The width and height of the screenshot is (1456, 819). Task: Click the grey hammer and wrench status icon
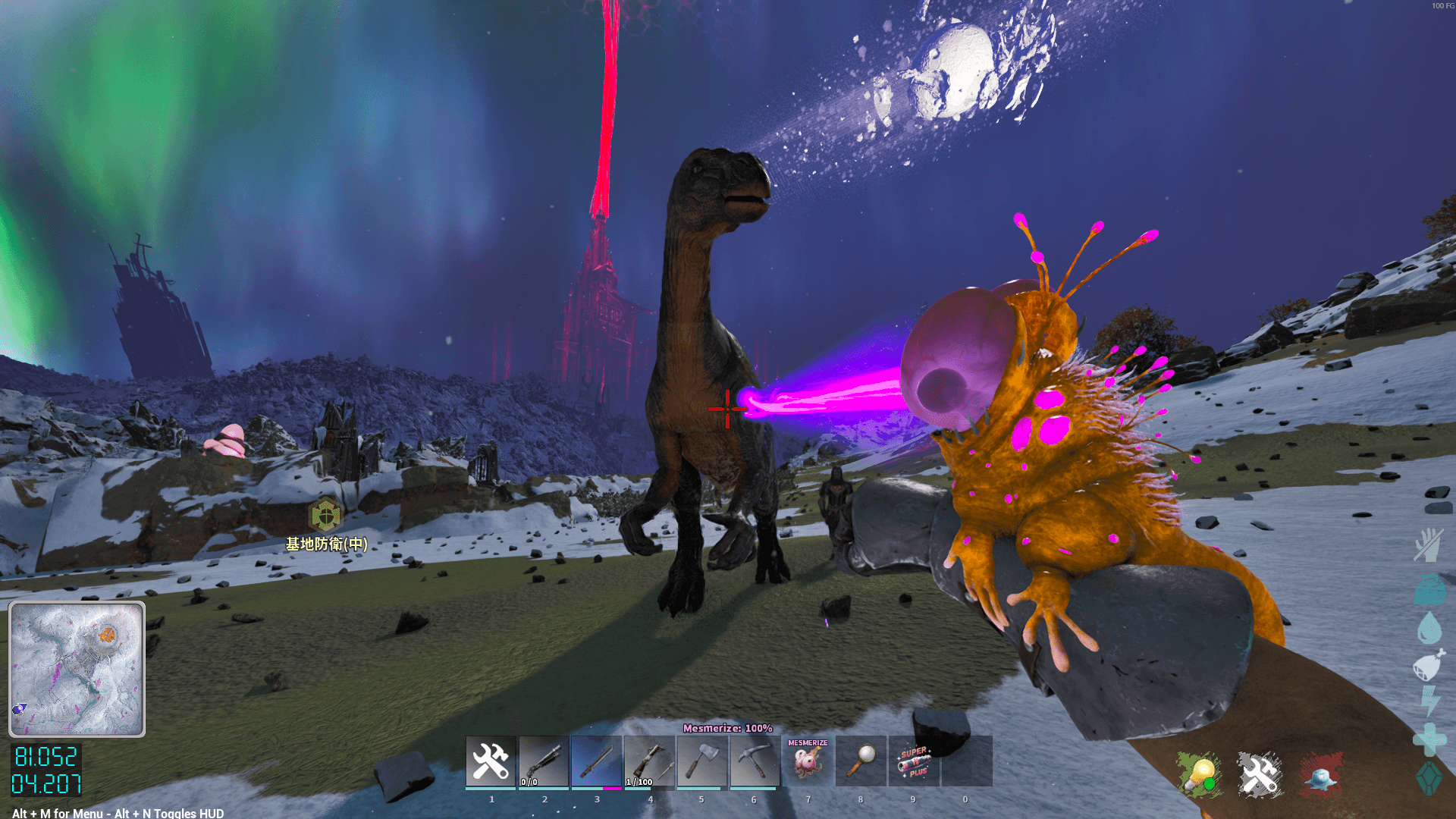tap(1260, 775)
